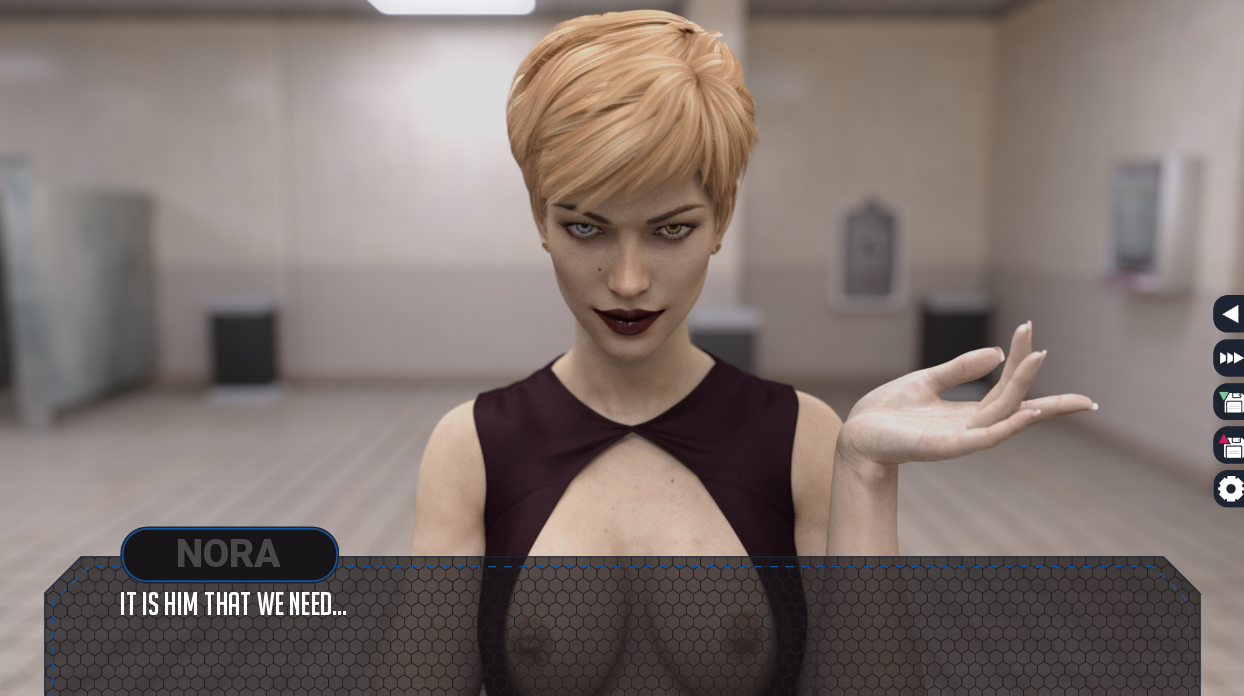Open settings with the gear icon
The image size is (1244, 696).
click(1230, 489)
